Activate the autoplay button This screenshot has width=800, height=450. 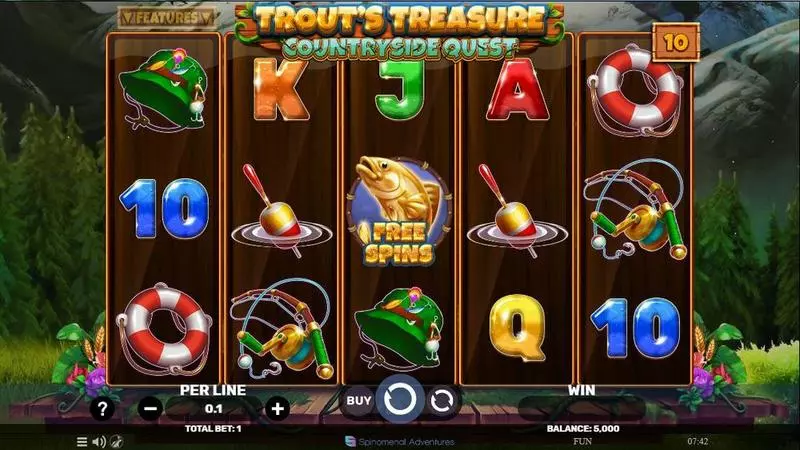(x=442, y=401)
